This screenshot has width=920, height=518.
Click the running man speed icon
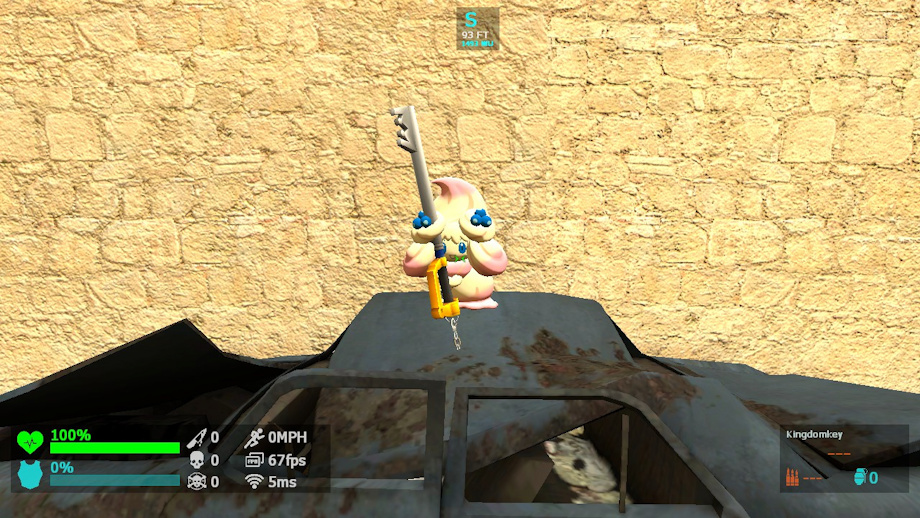tap(254, 437)
